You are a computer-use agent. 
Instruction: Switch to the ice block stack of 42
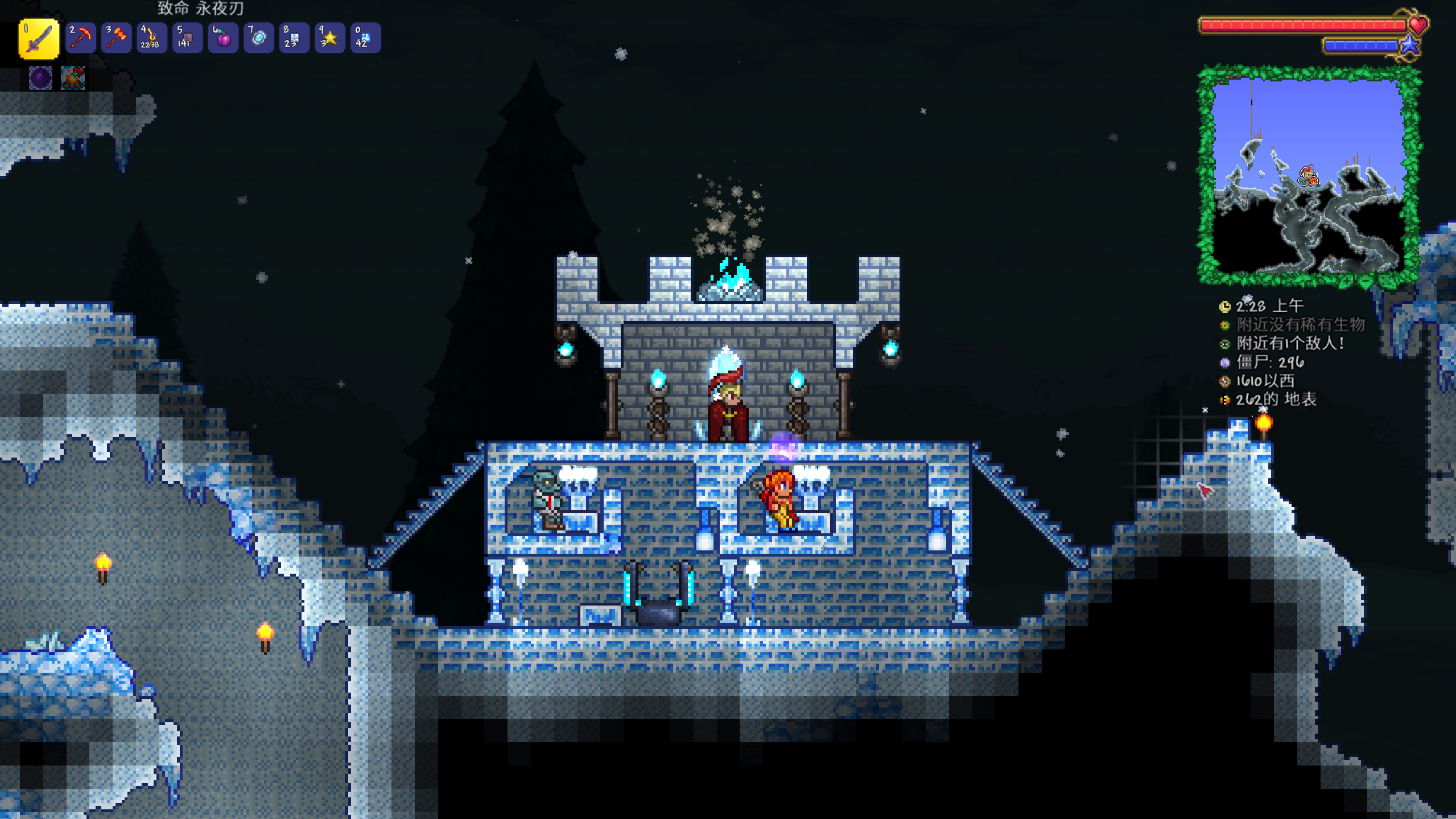coord(365,38)
